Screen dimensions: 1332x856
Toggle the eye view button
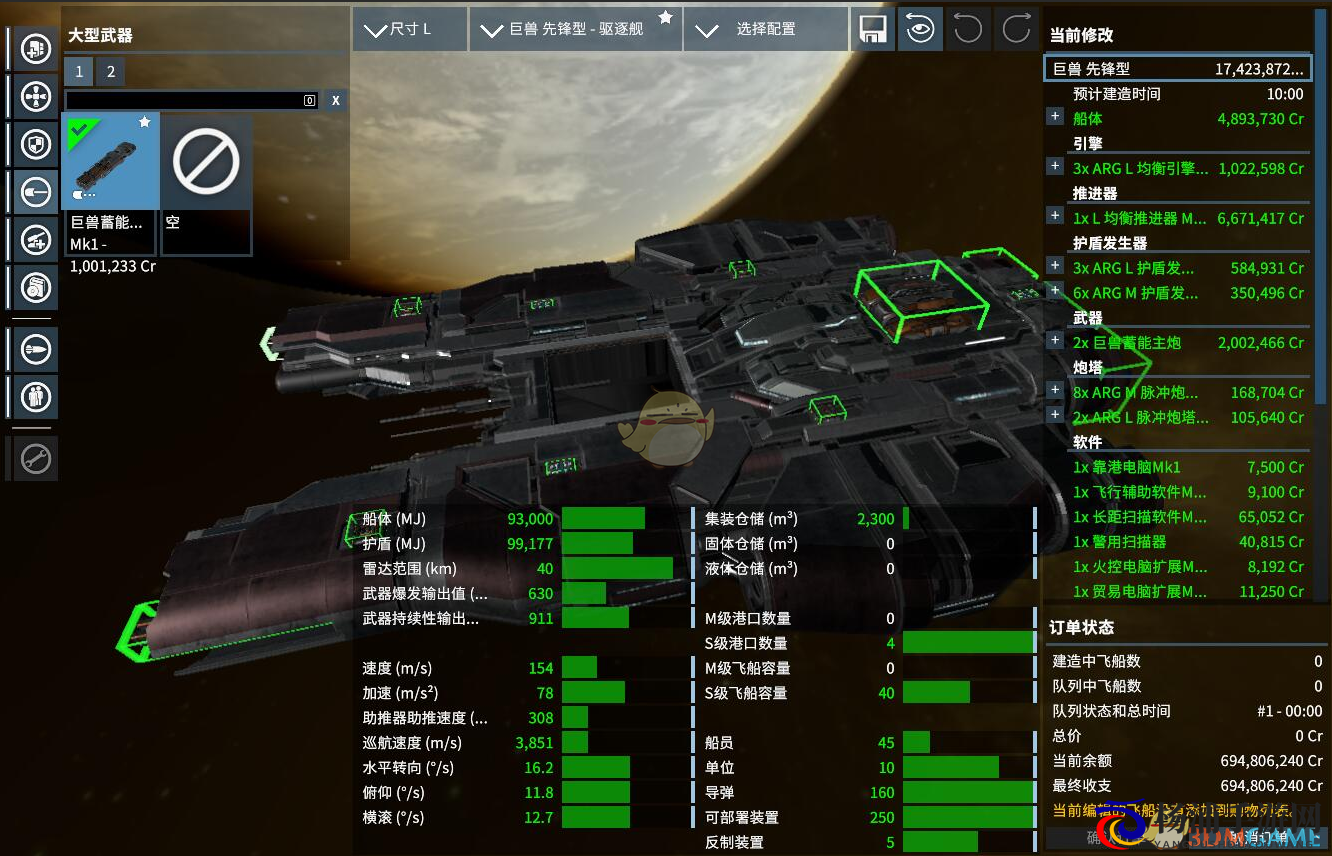tap(919, 29)
